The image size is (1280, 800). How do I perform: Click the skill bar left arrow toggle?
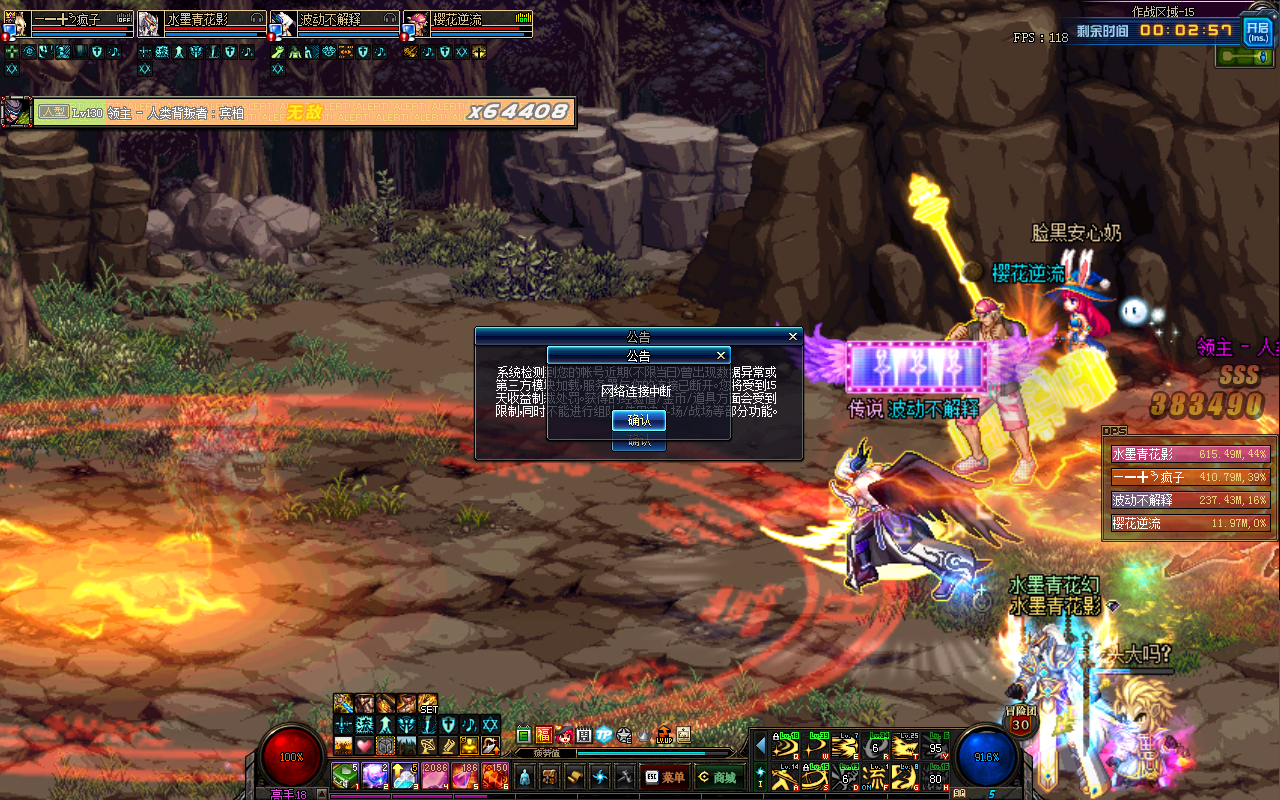click(760, 745)
